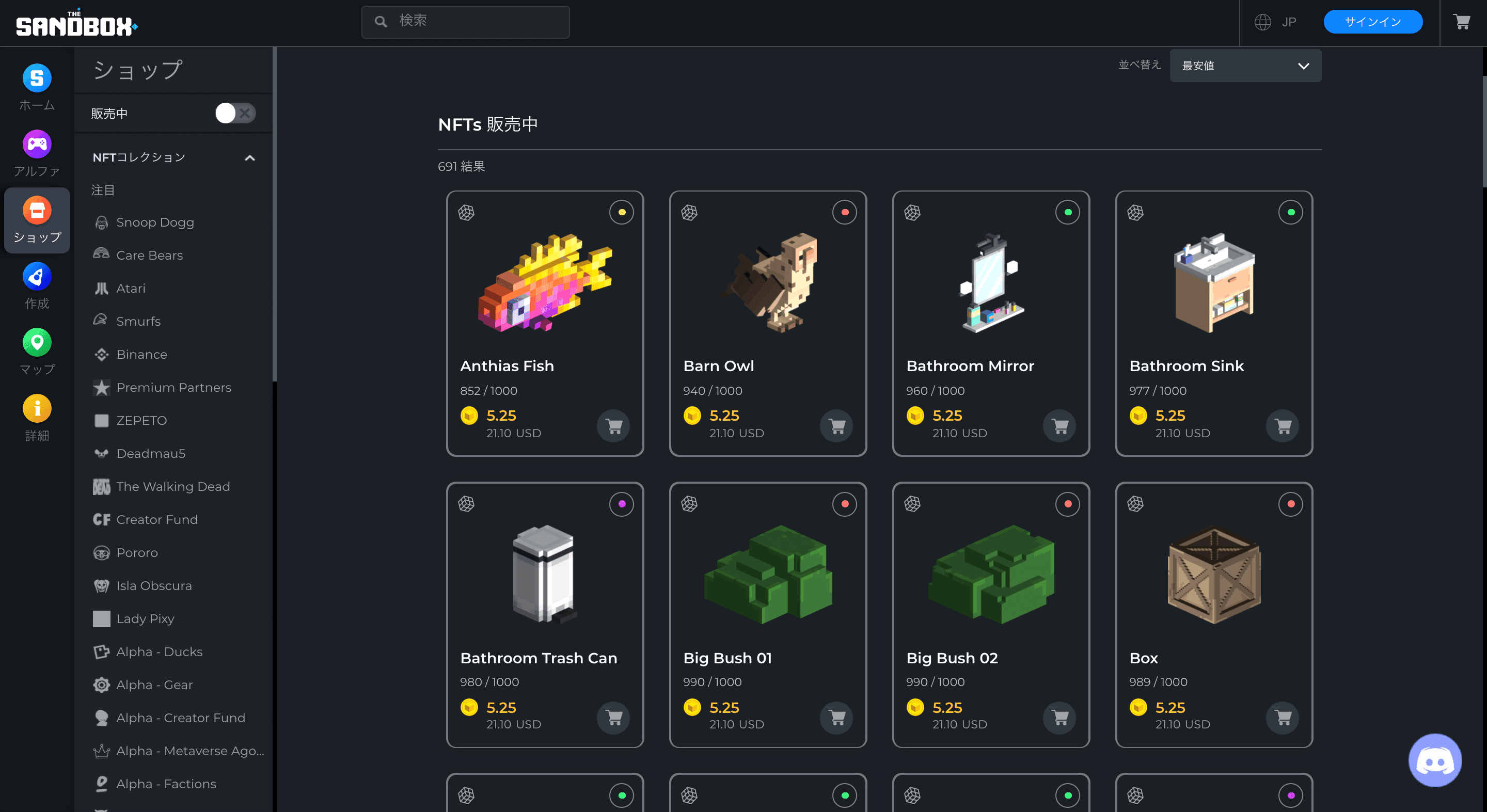The width and height of the screenshot is (1487, 812).
Task: Select the Care Bears collection
Action: pyautogui.click(x=149, y=255)
